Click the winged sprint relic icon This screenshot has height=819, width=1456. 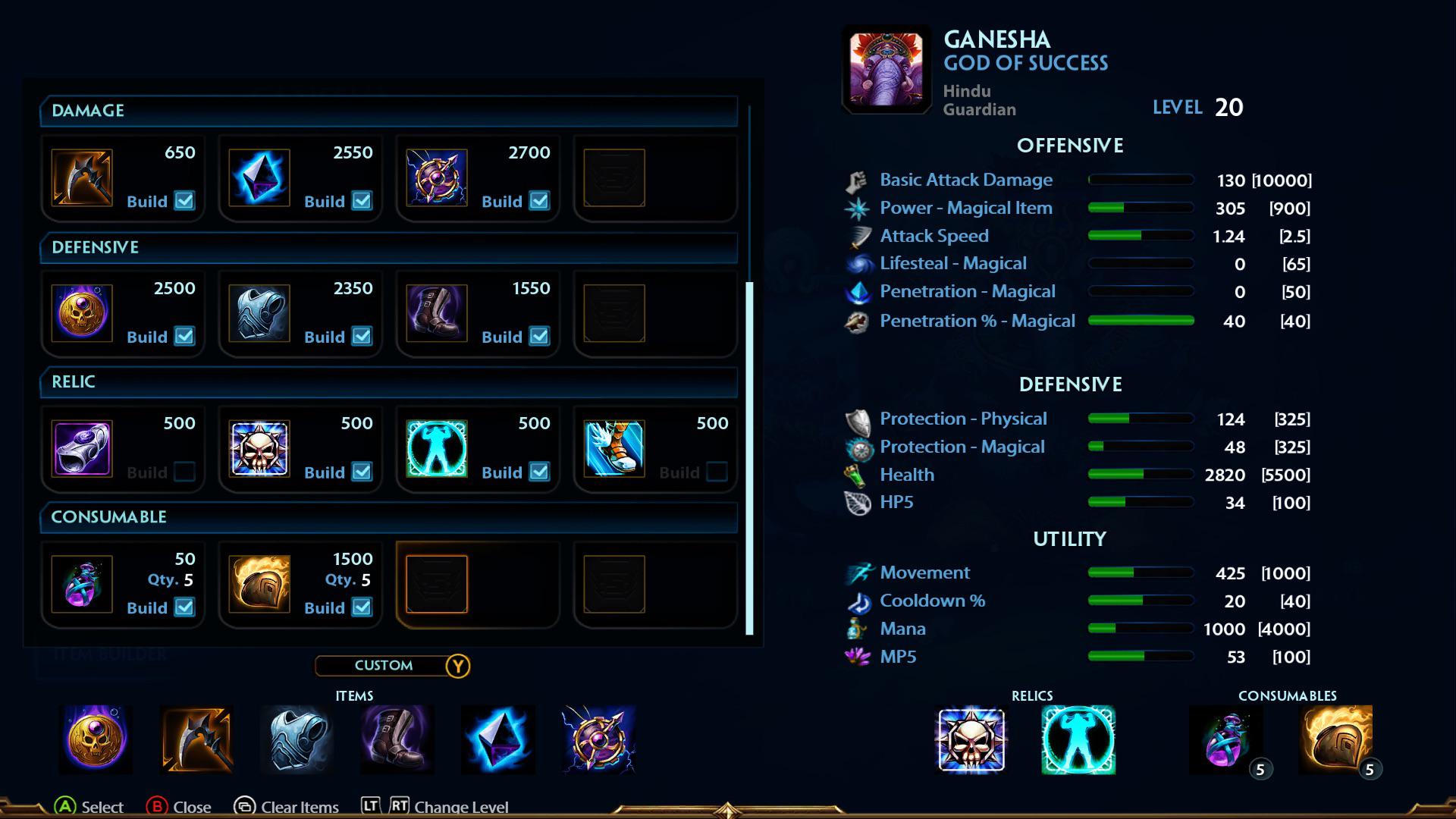614,449
